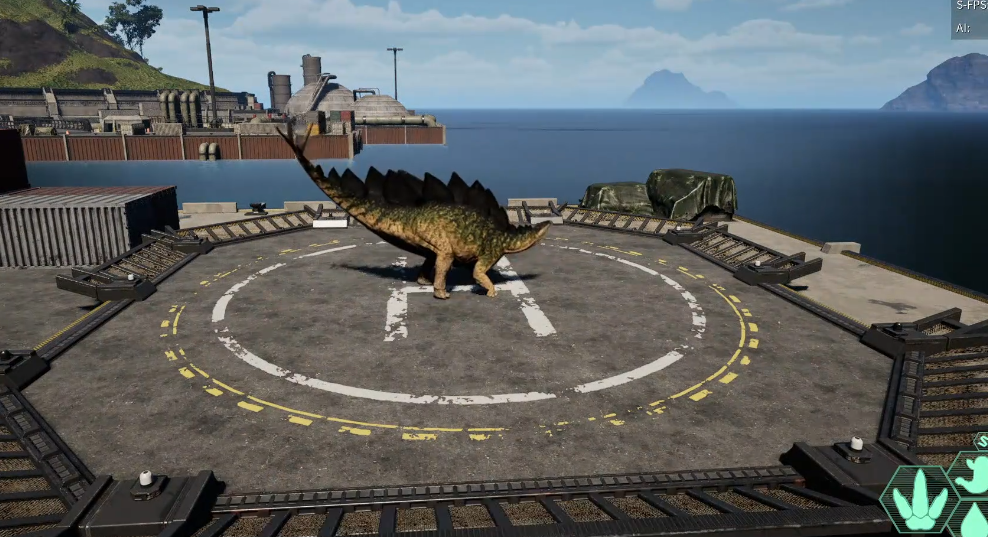Screen dimensions: 988x537
Task: Click the water droplet thirst icon
Action: [975, 521]
